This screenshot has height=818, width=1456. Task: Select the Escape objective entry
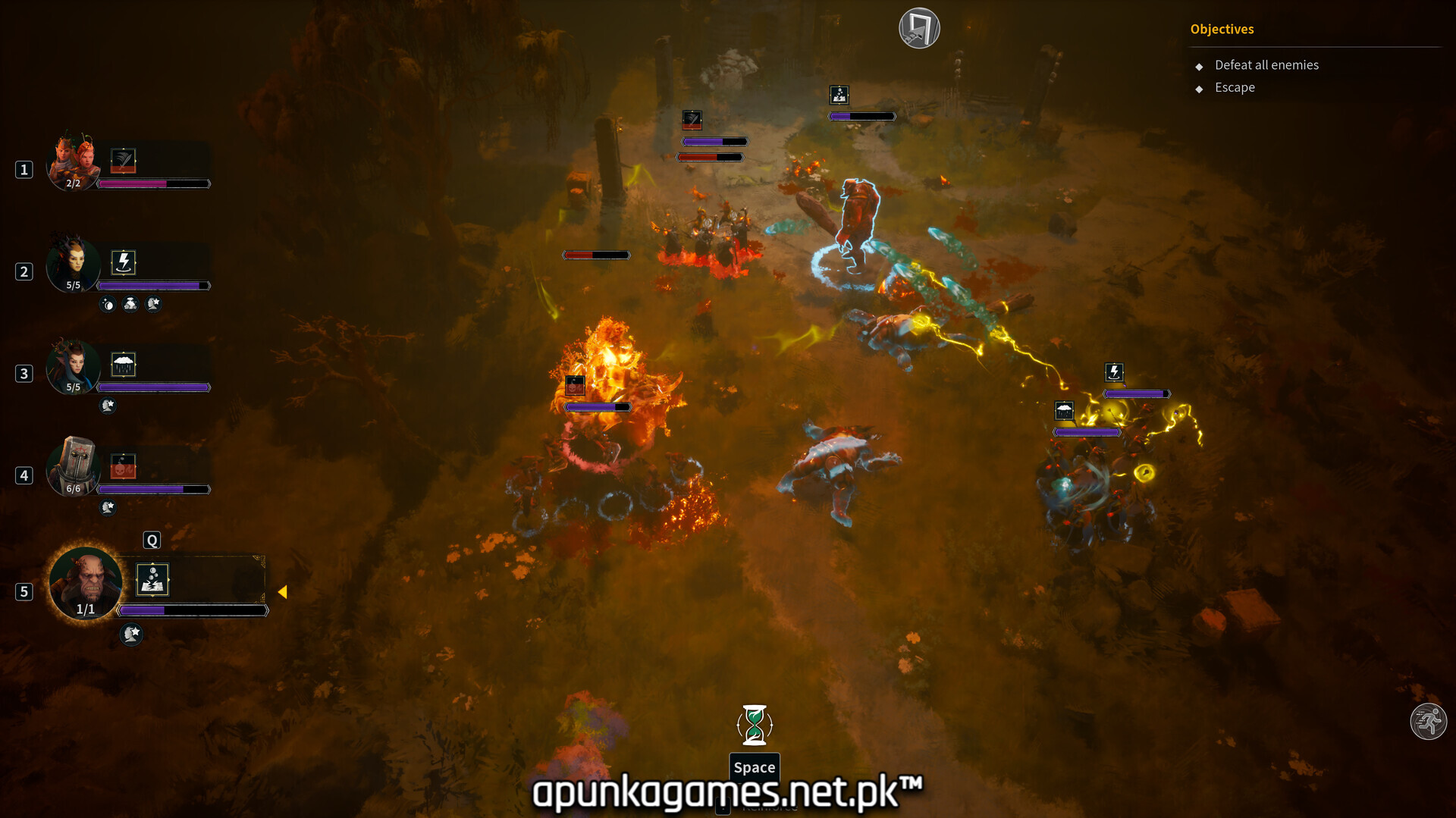[x=1235, y=88]
